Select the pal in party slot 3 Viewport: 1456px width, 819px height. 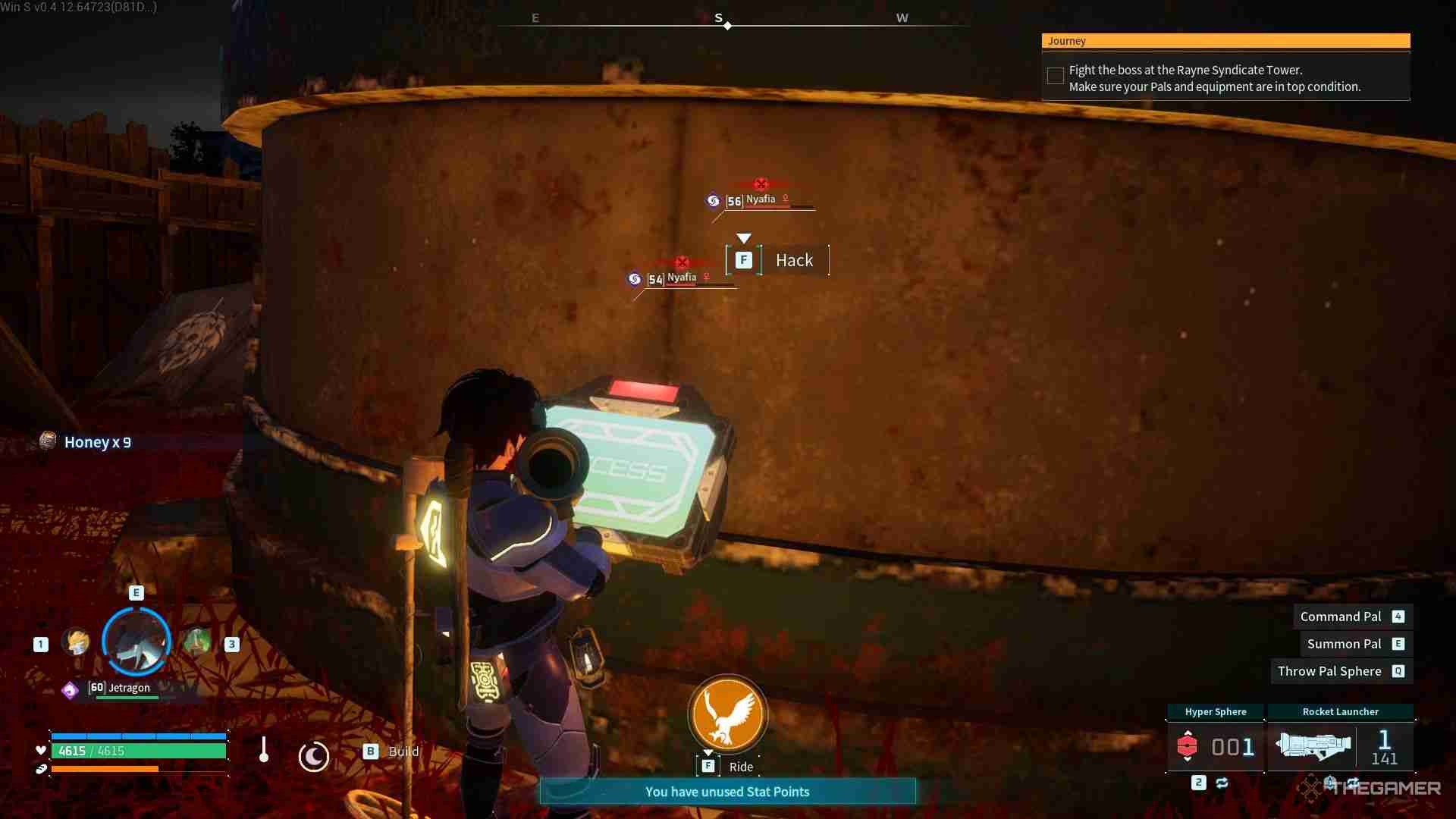point(197,641)
